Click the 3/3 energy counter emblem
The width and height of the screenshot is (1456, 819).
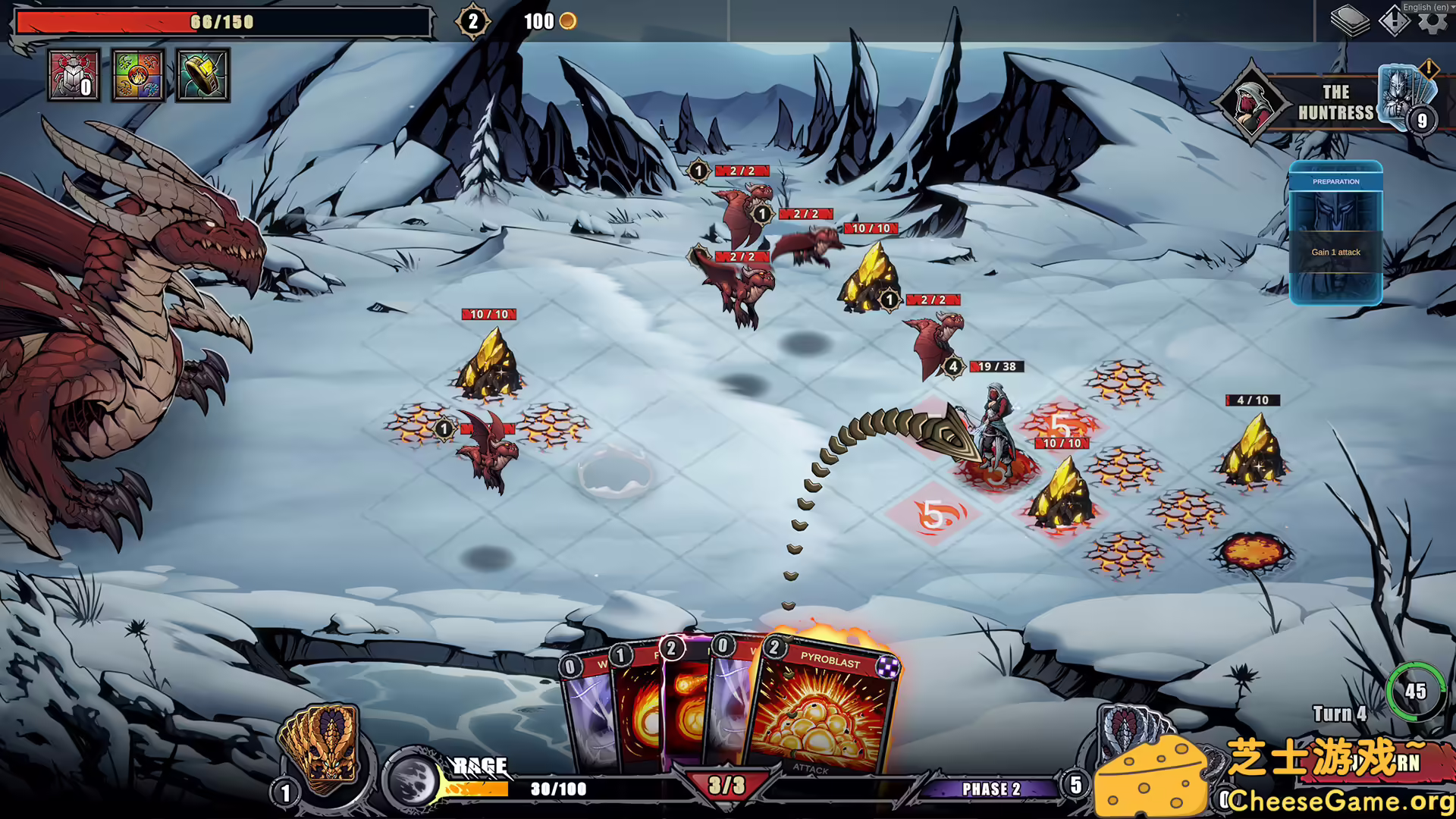click(726, 786)
